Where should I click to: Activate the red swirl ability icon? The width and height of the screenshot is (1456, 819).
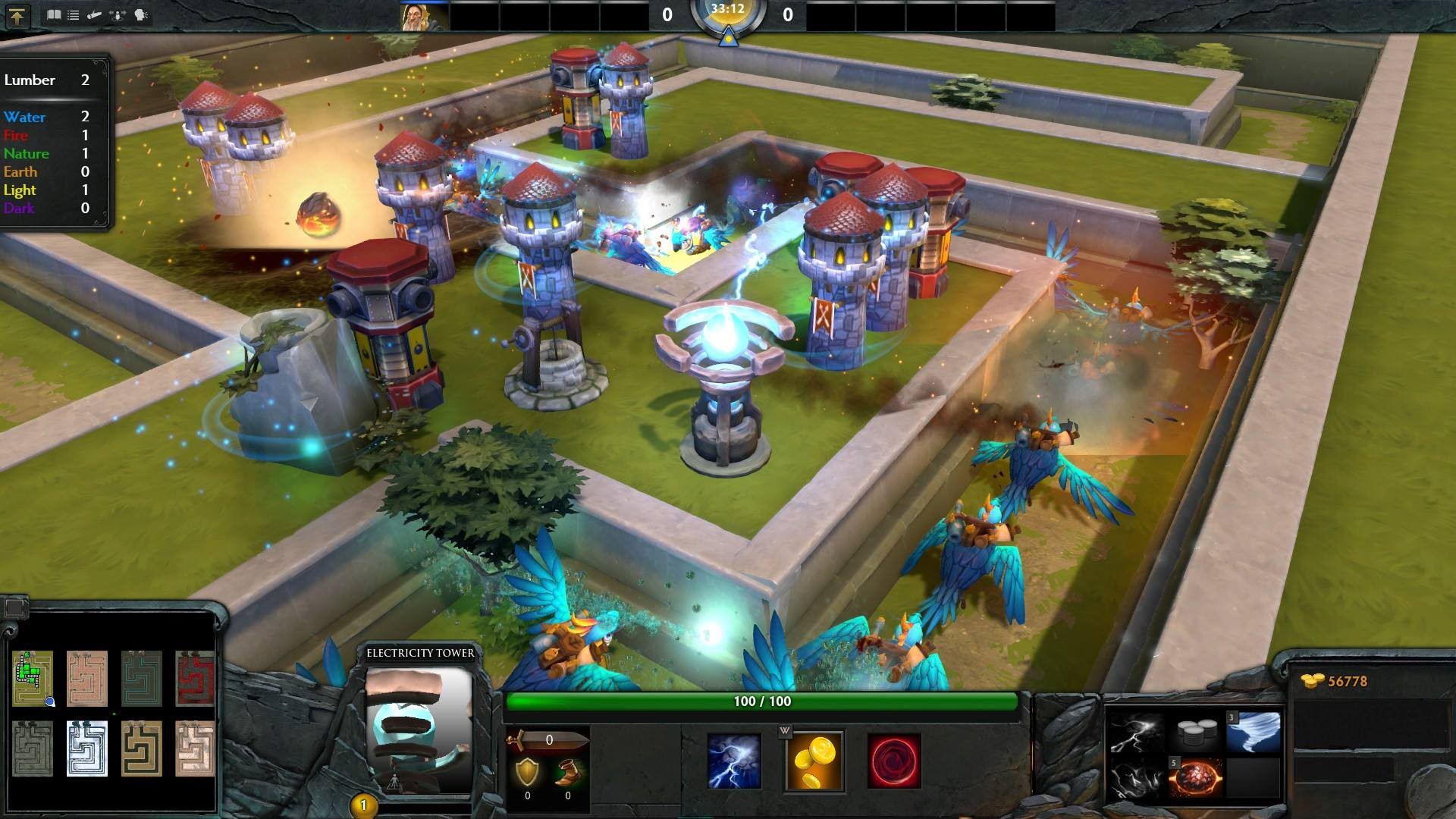click(x=894, y=761)
